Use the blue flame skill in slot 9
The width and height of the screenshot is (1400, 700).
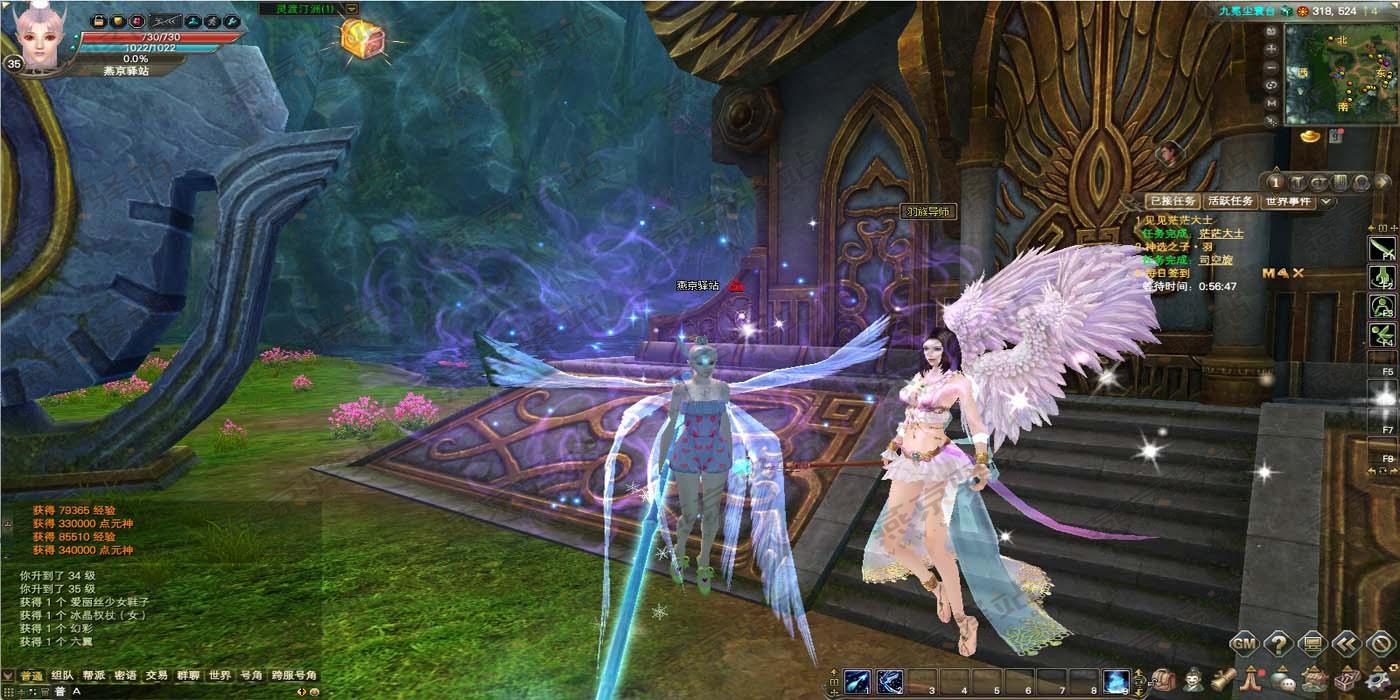pyautogui.click(x=1116, y=682)
